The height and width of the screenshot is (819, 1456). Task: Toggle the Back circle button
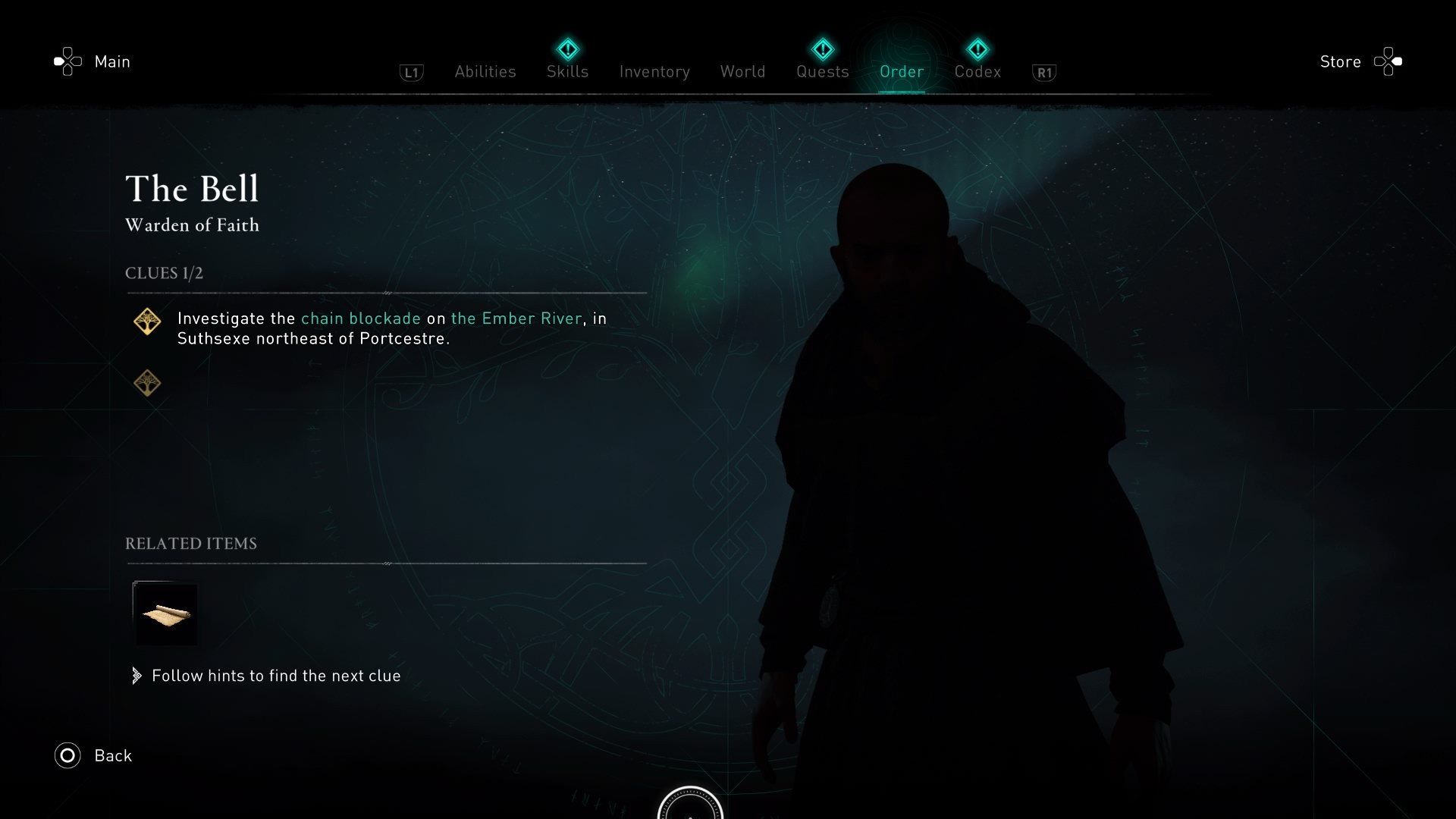click(x=67, y=755)
